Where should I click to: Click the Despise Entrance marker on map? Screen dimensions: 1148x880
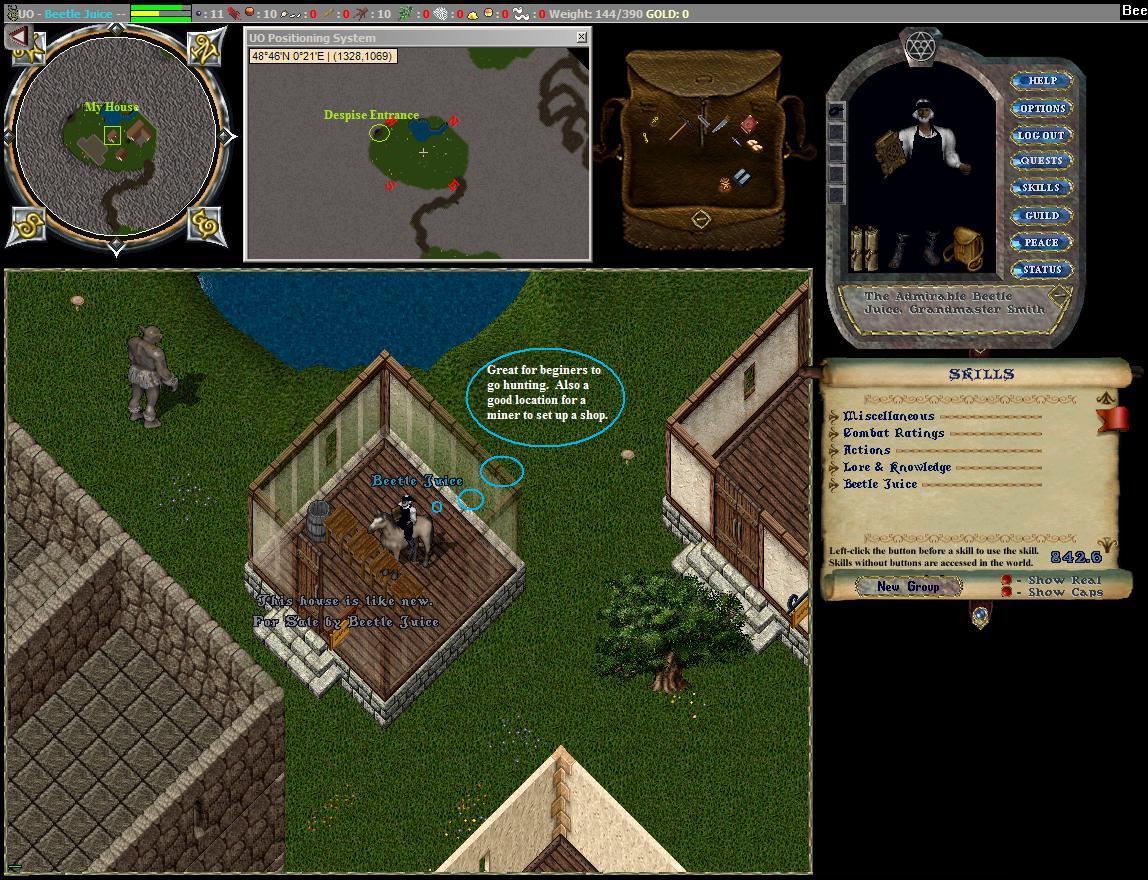click(x=379, y=132)
